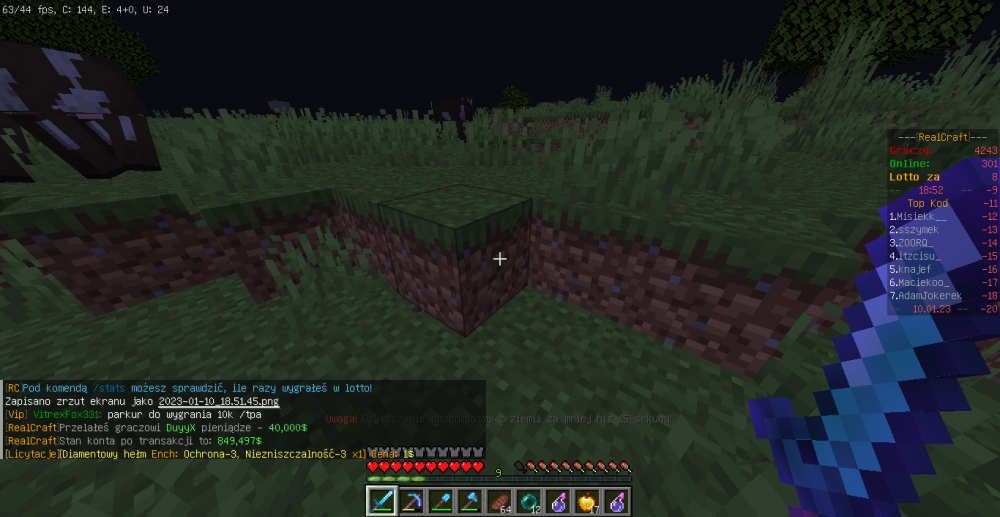Switch to the diamond axe slot
The height and width of the screenshot is (517, 1000).
click(x=470, y=500)
